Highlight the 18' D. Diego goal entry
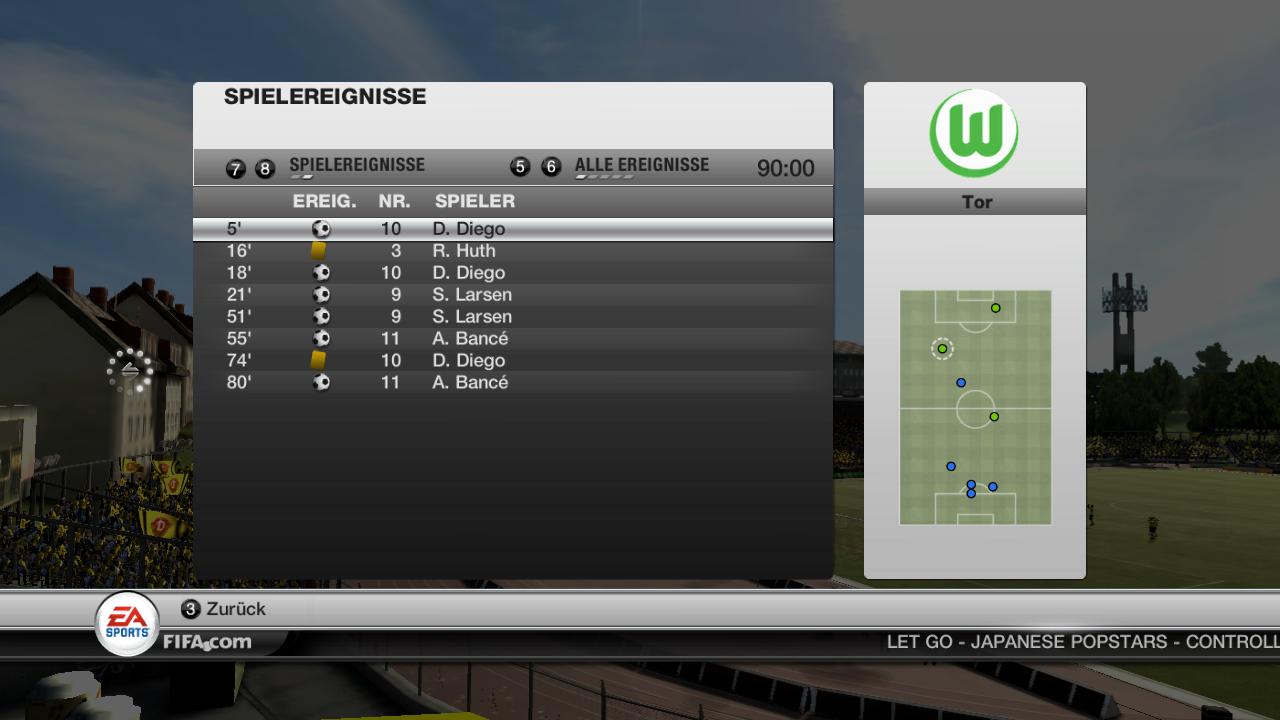The height and width of the screenshot is (720, 1280). coord(512,273)
